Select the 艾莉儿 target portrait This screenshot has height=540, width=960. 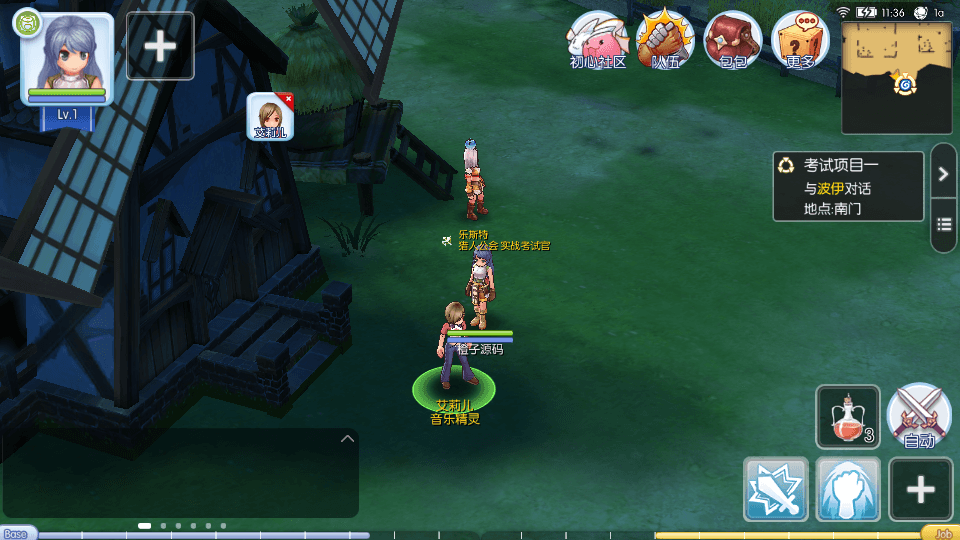coord(269,116)
